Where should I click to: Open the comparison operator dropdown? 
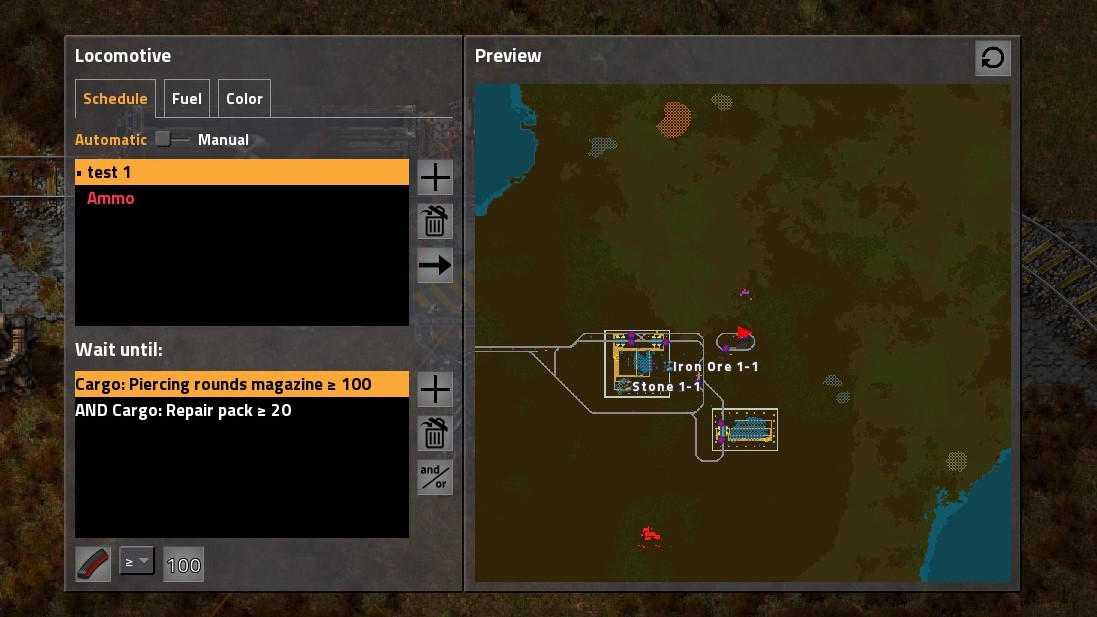coord(137,563)
